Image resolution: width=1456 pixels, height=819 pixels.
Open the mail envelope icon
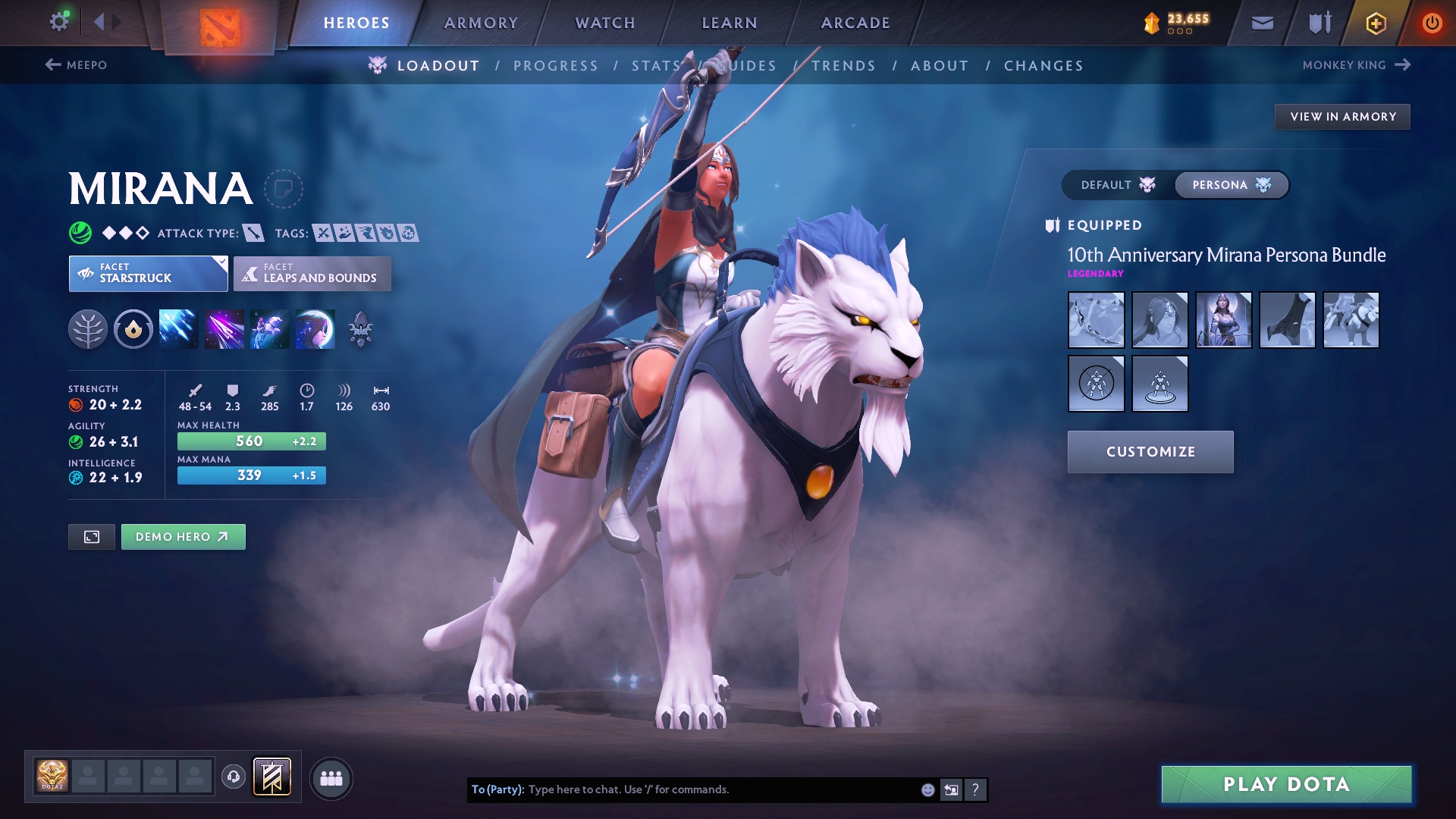click(x=1263, y=23)
